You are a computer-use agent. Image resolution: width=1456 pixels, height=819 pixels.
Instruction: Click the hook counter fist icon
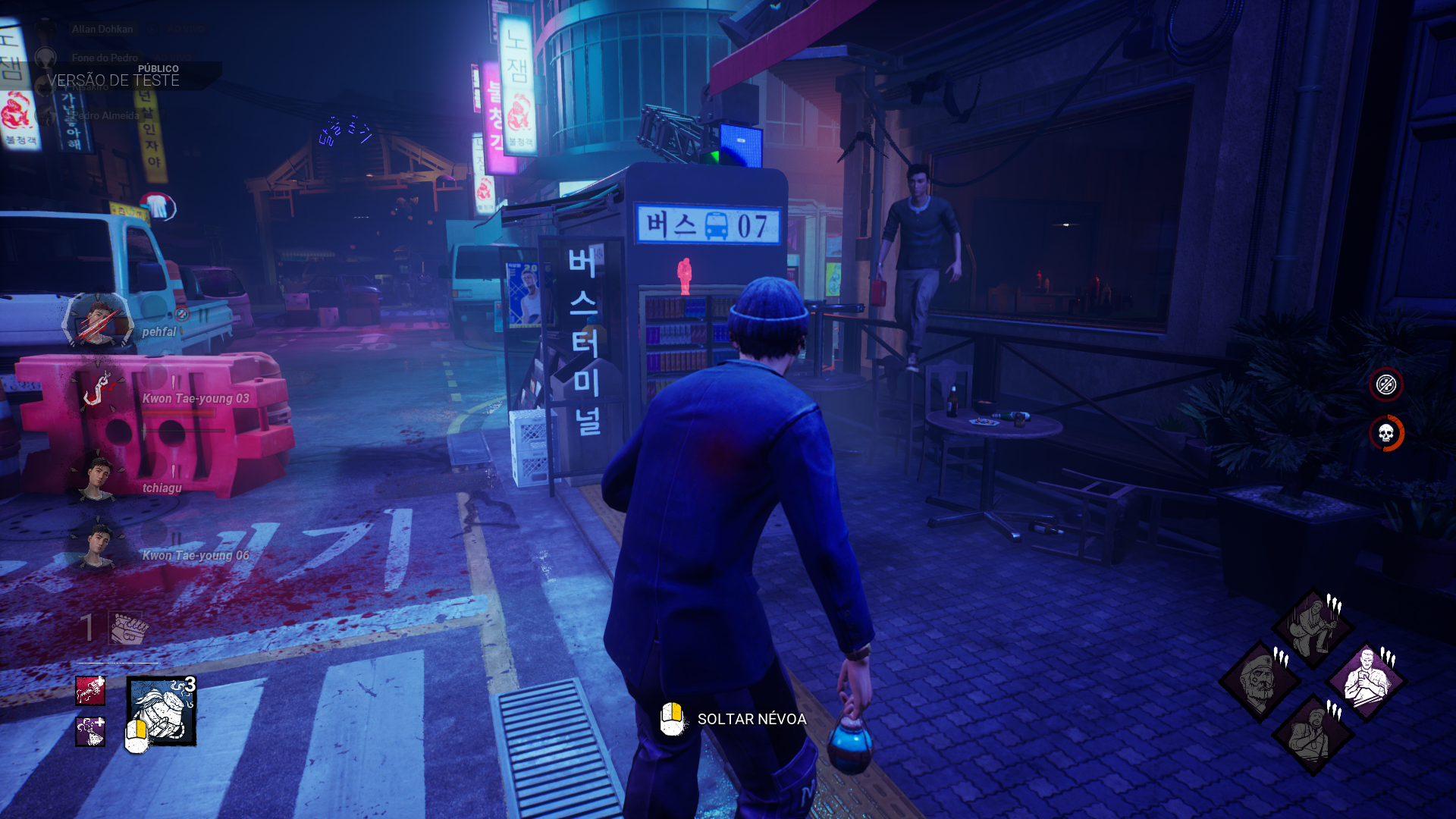126,628
